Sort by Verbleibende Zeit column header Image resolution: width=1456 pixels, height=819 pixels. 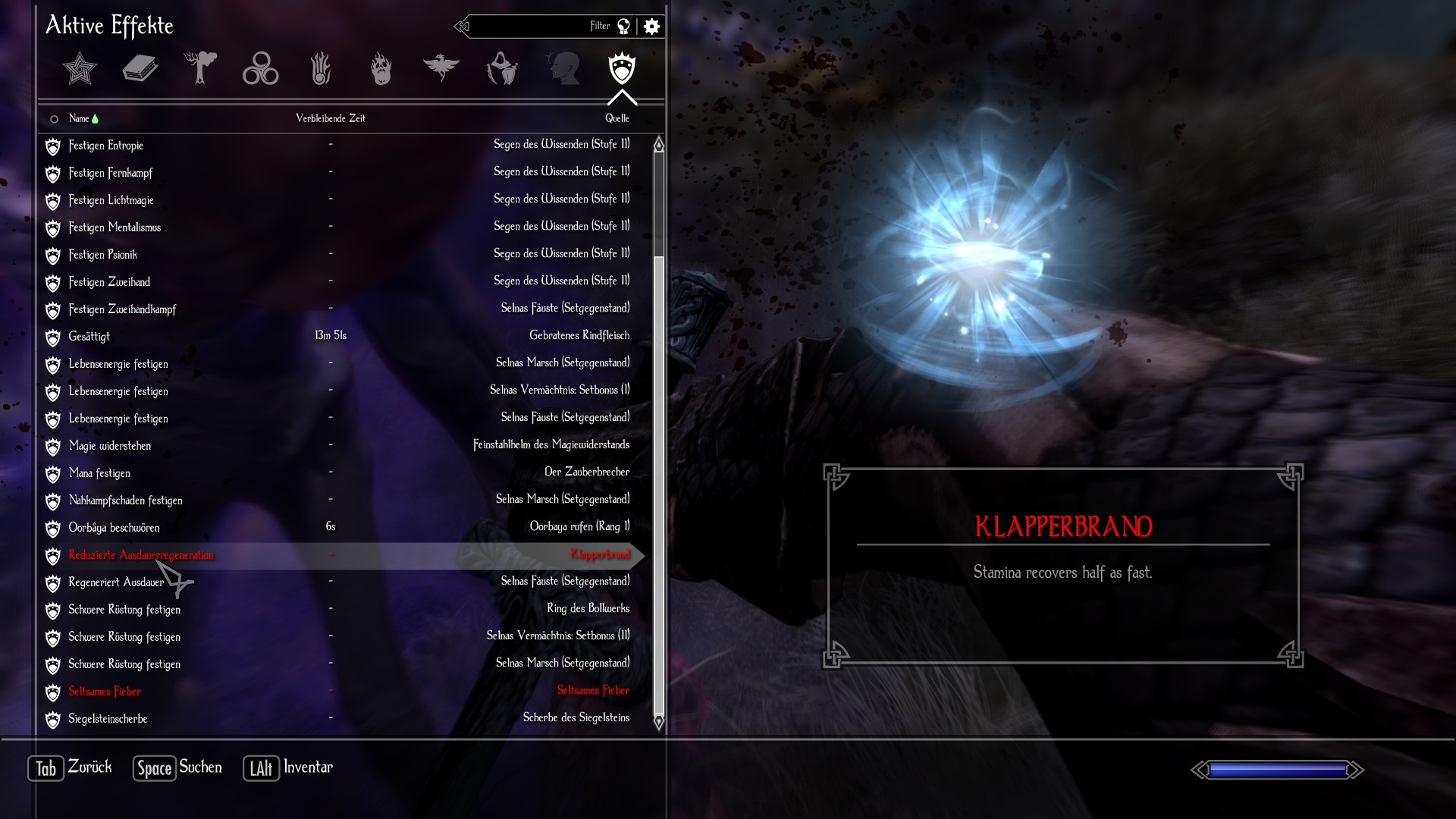pyautogui.click(x=331, y=118)
